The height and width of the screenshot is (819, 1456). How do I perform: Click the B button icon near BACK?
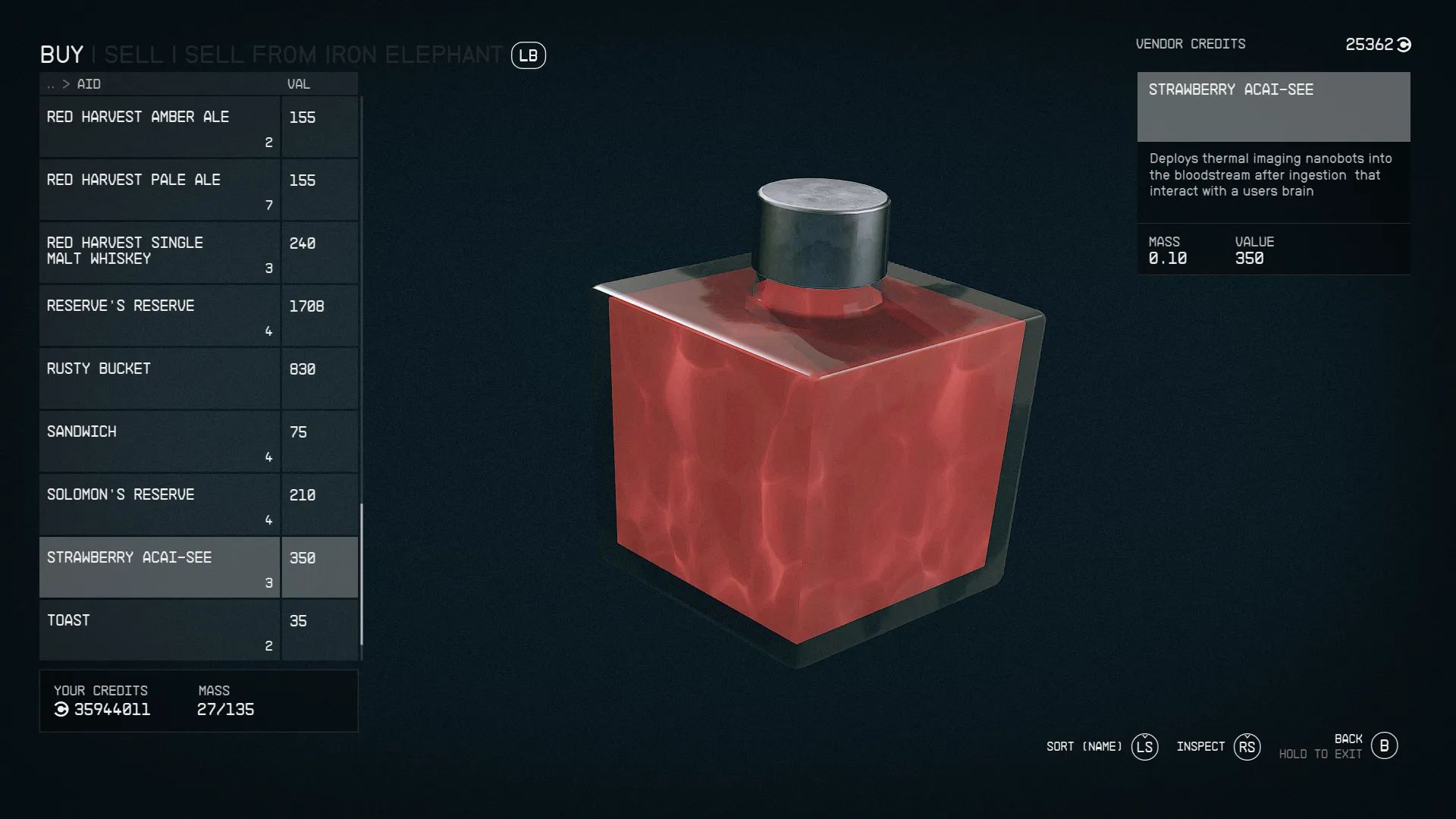pos(1386,745)
